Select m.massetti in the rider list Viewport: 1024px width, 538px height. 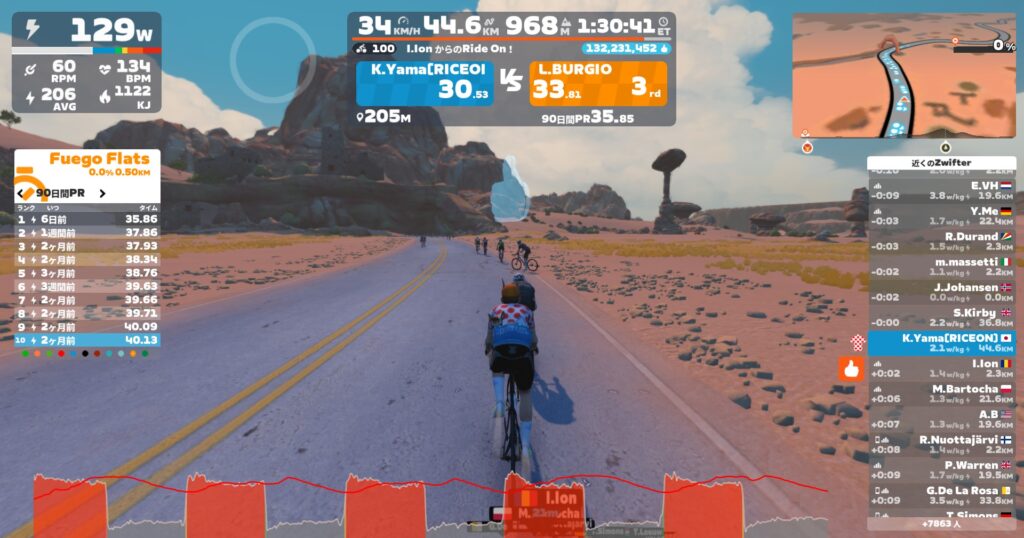tap(941, 267)
